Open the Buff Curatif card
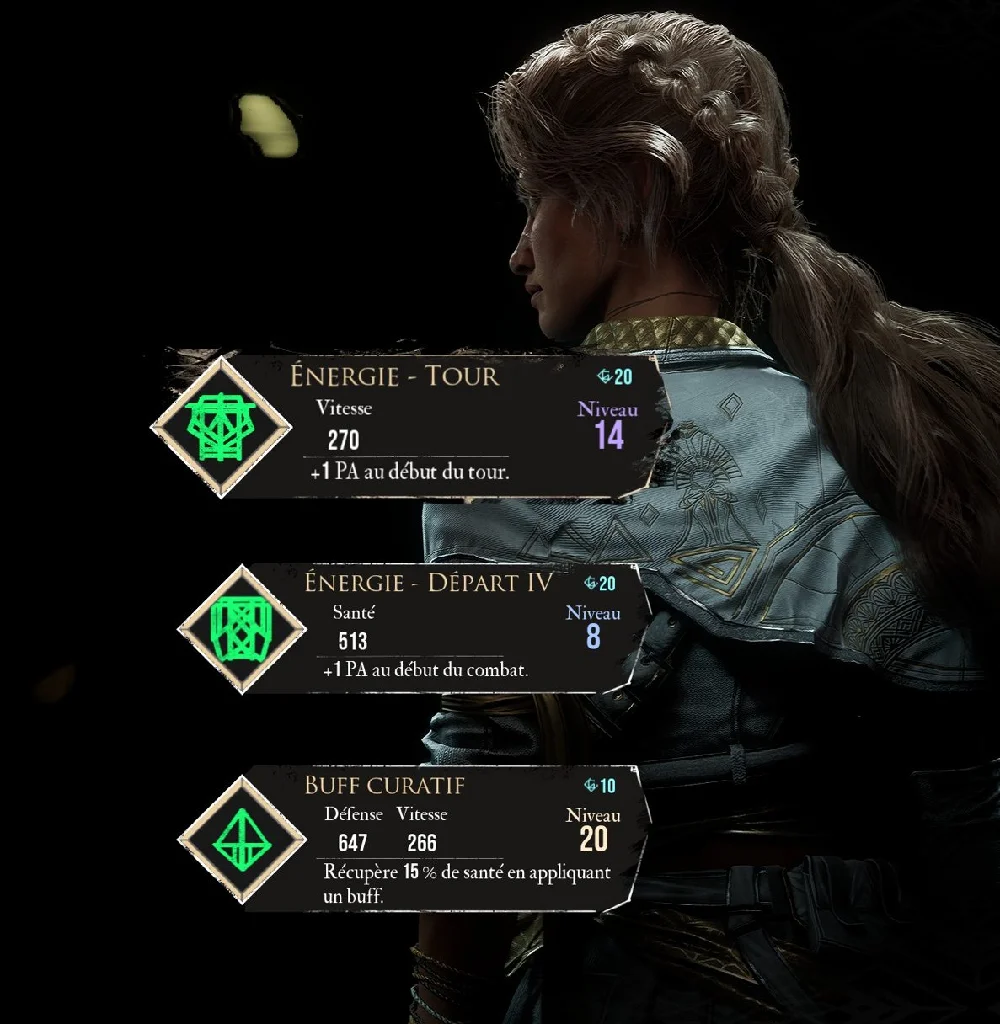The height and width of the screenshot is (1024, 1000). 450,838
